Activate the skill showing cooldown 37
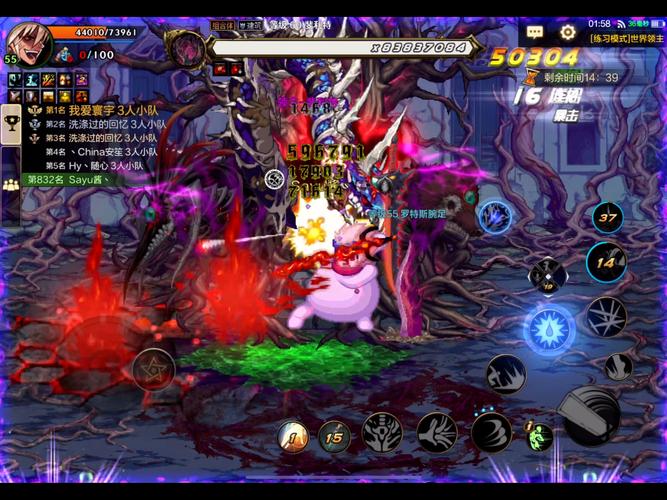Viewport: 667px width, 500px height. click(607, 216)
